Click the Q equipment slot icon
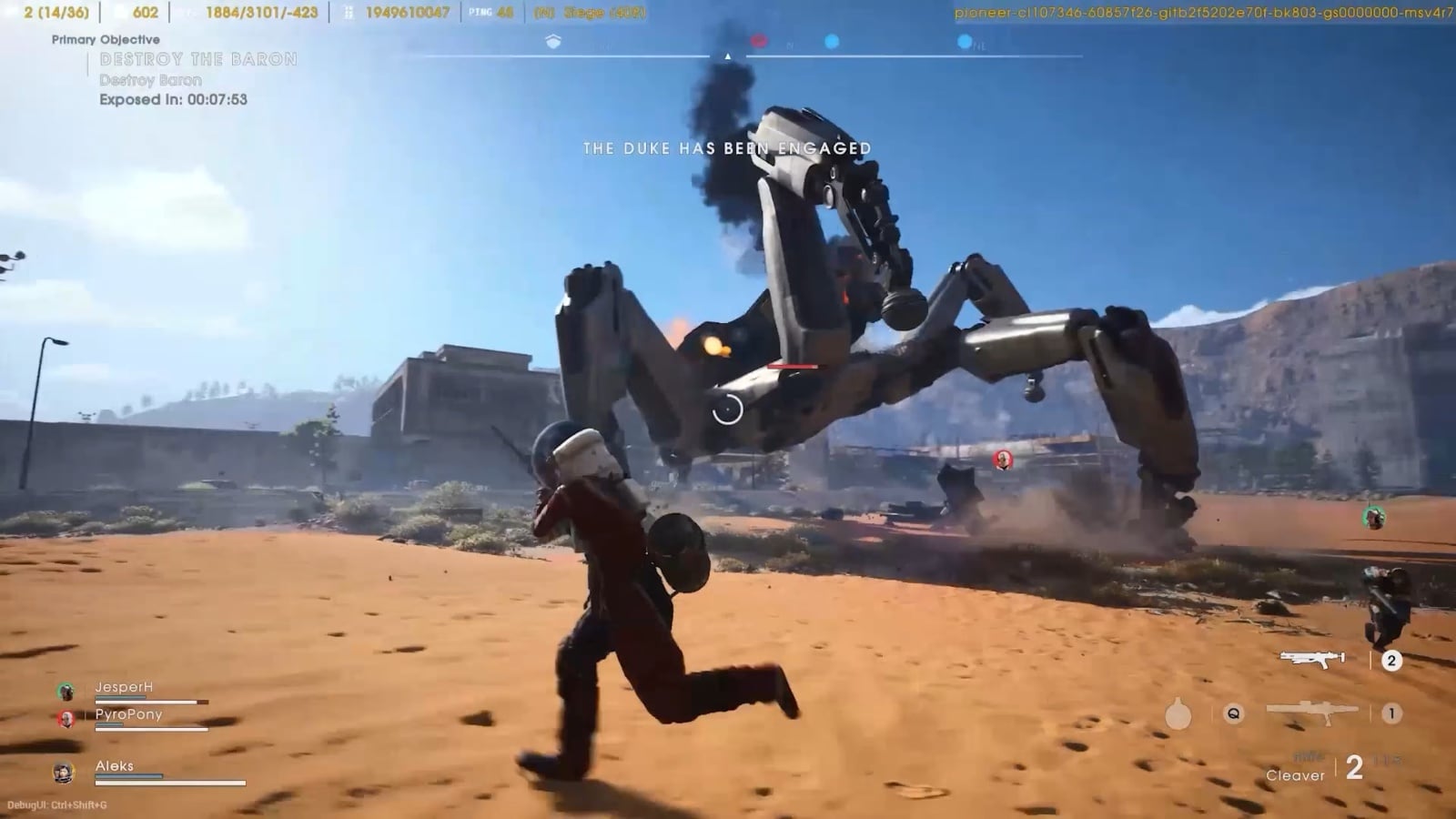1456x819 pixels. pos(1234,714)
